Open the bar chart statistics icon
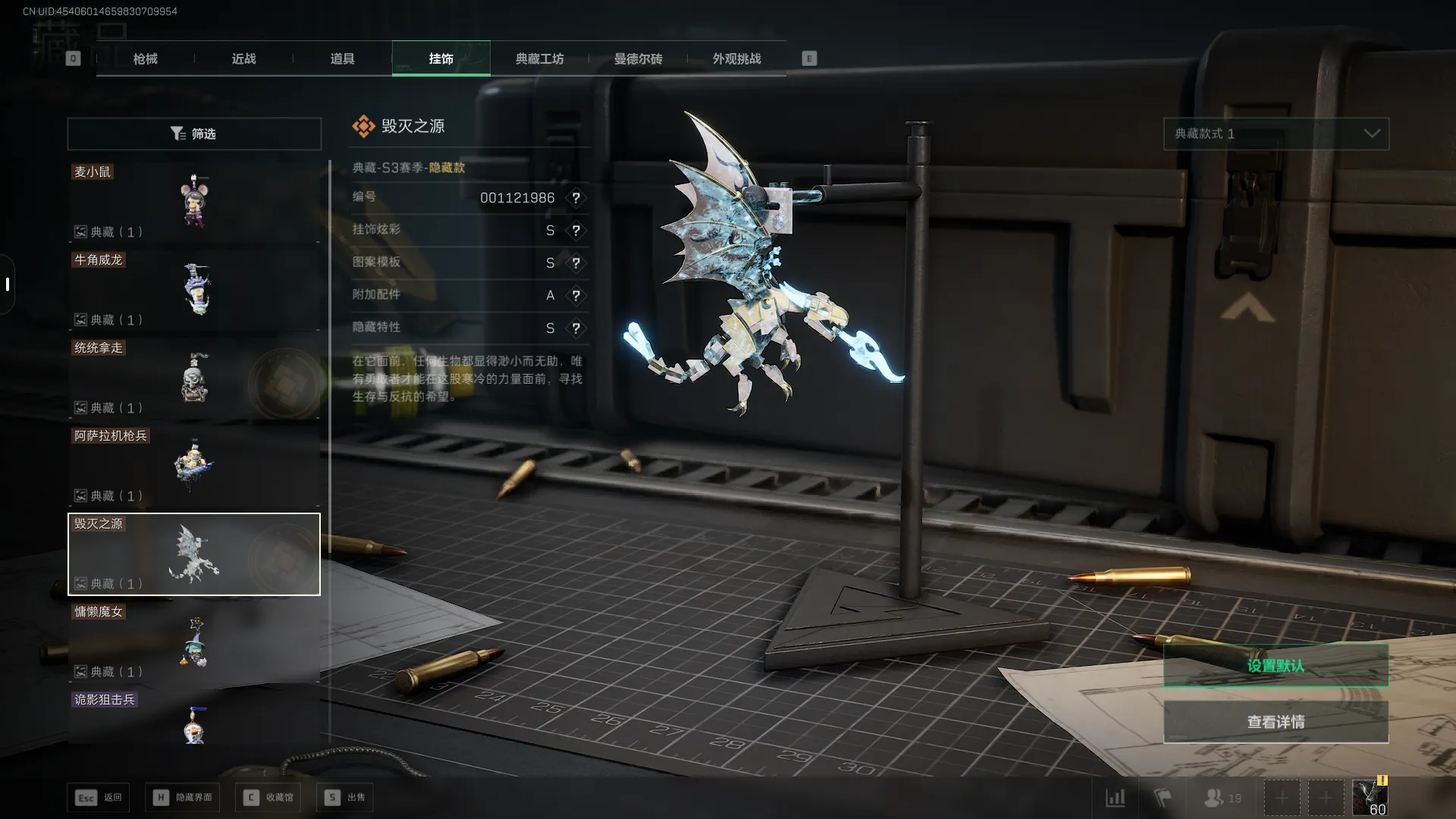 1115,798
